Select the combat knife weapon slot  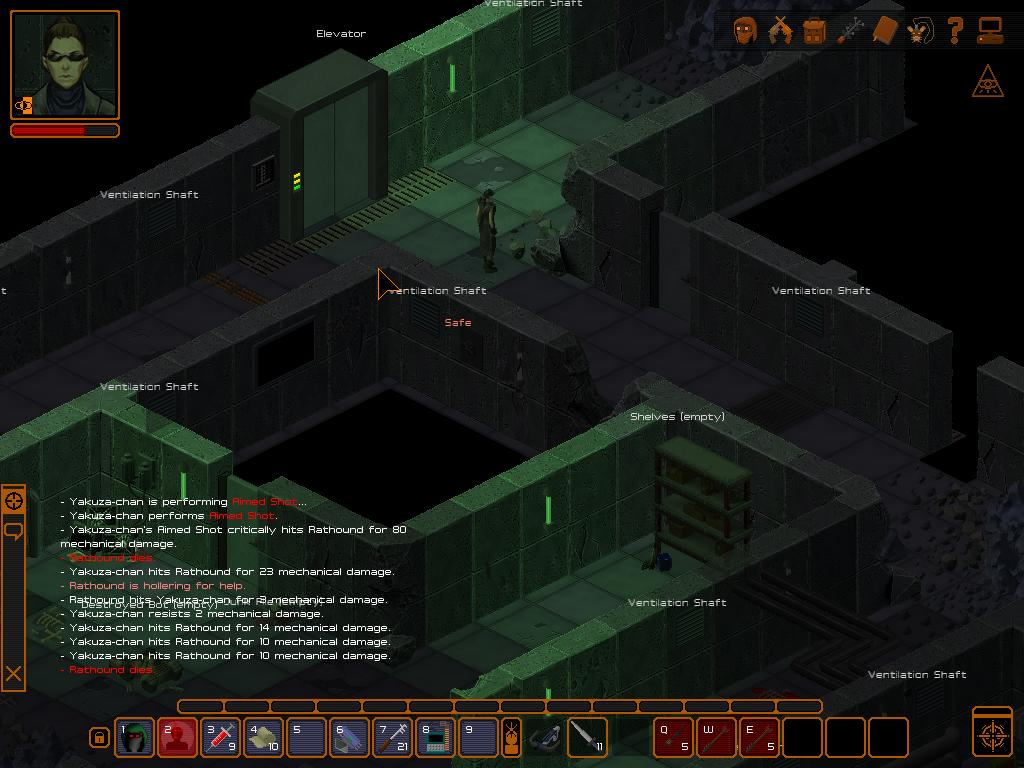click(586, 738)
